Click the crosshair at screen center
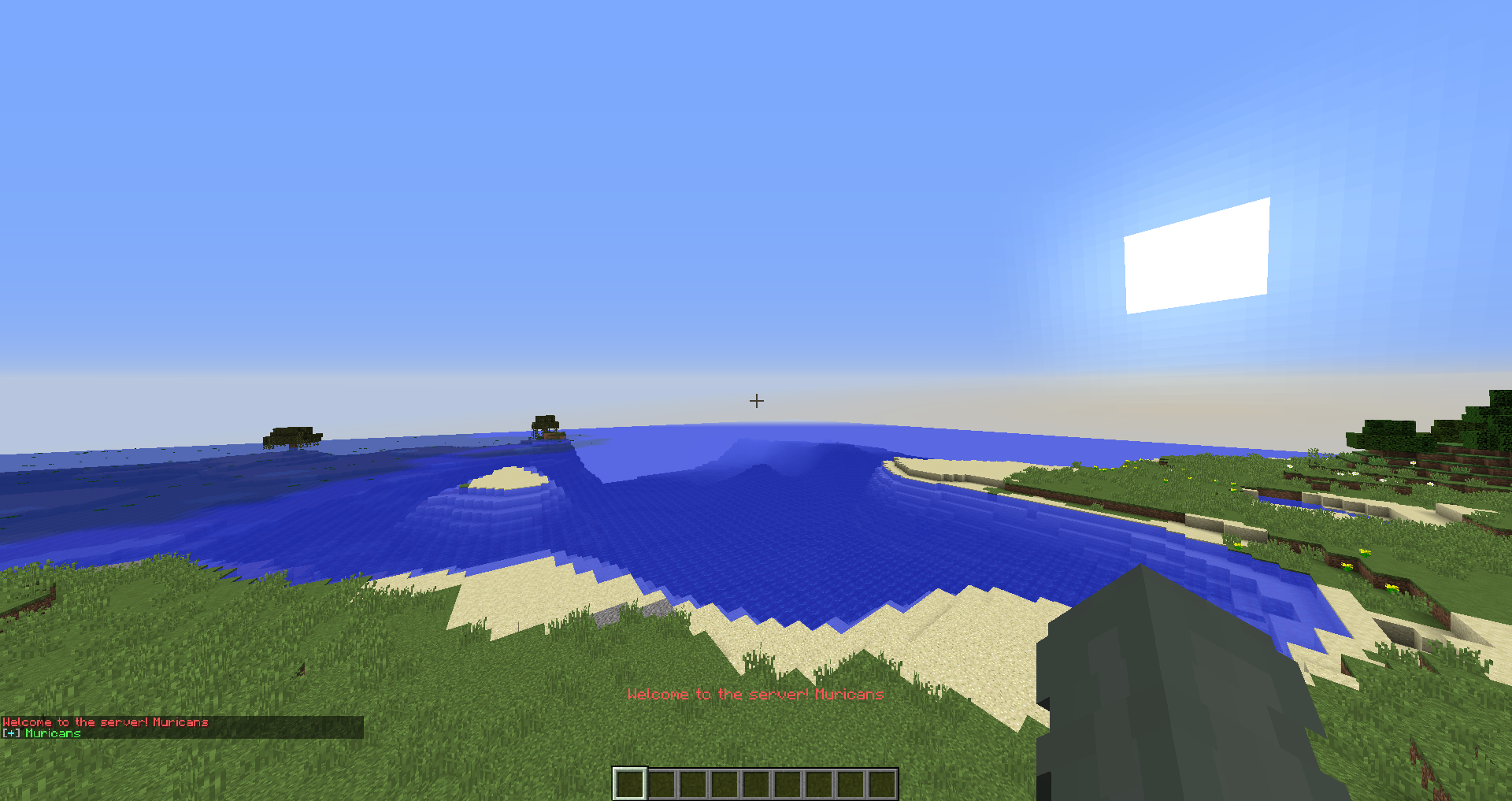The image size is (1512, 801). 756,401
